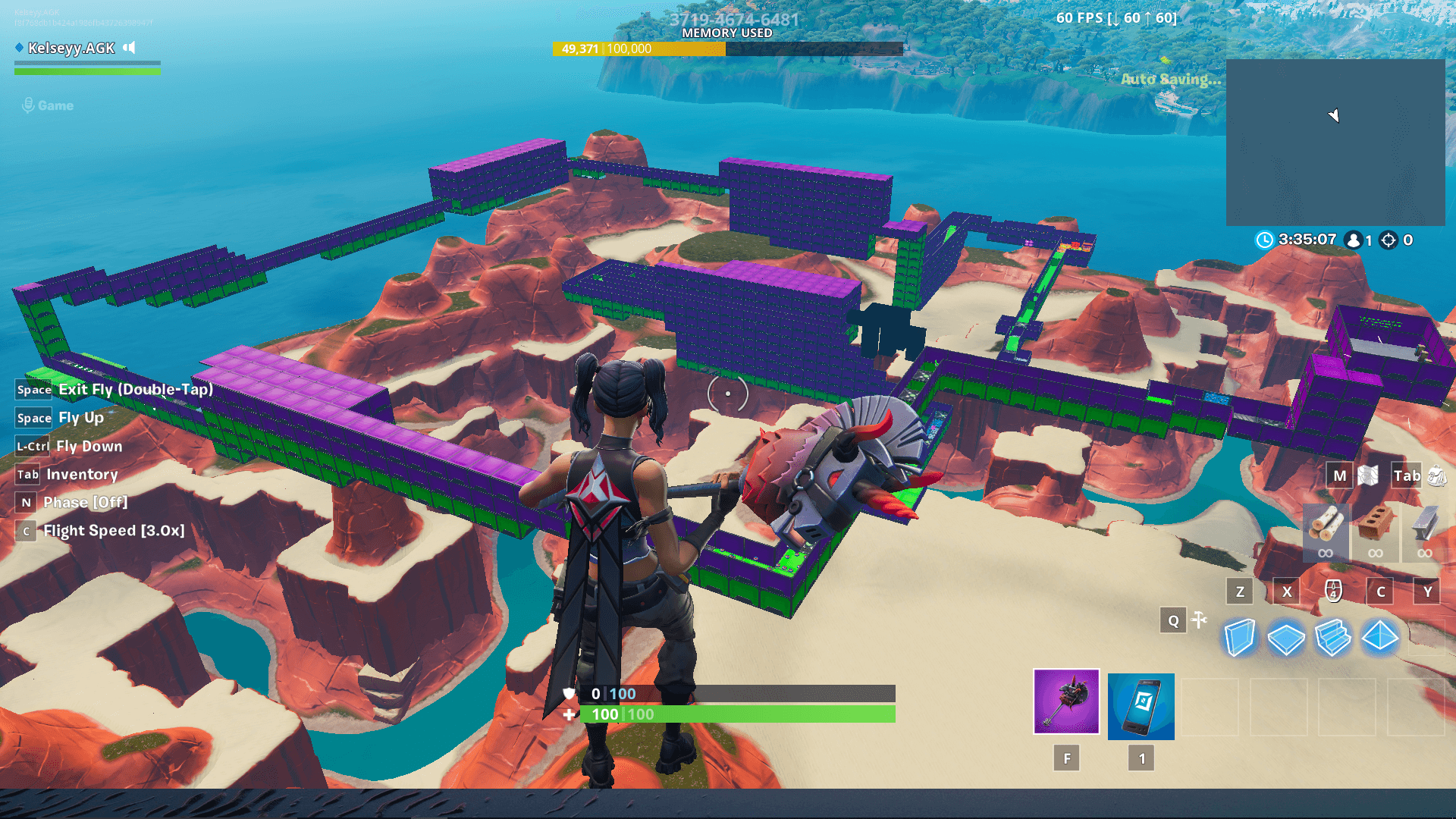Exit Fly by clicking the Space prompt

[x=33, y=390]
